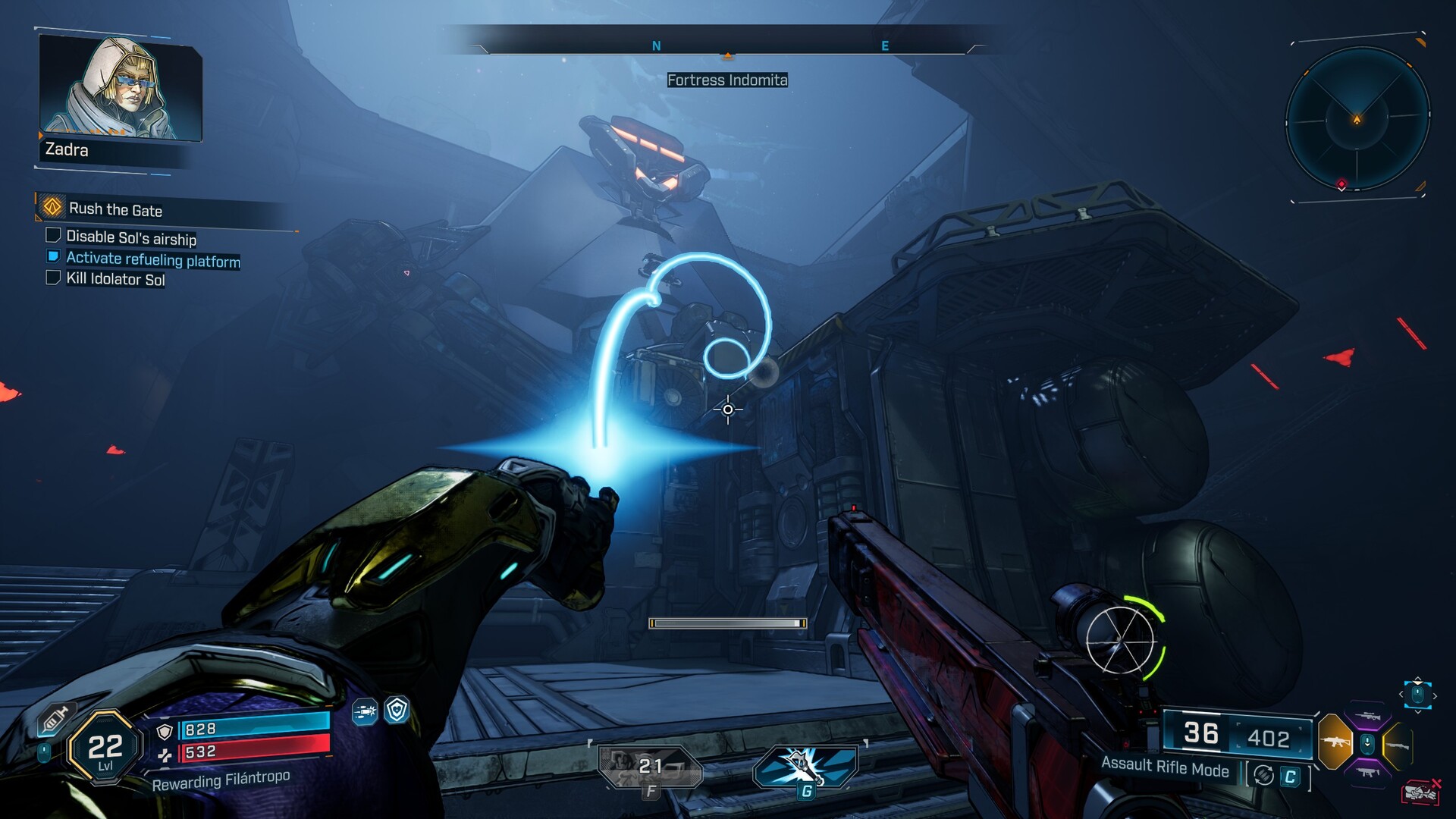Tick the Kill Idolator Sol objective checkbox
Screen dimensions: 1456x819
(x=53, y=278)
